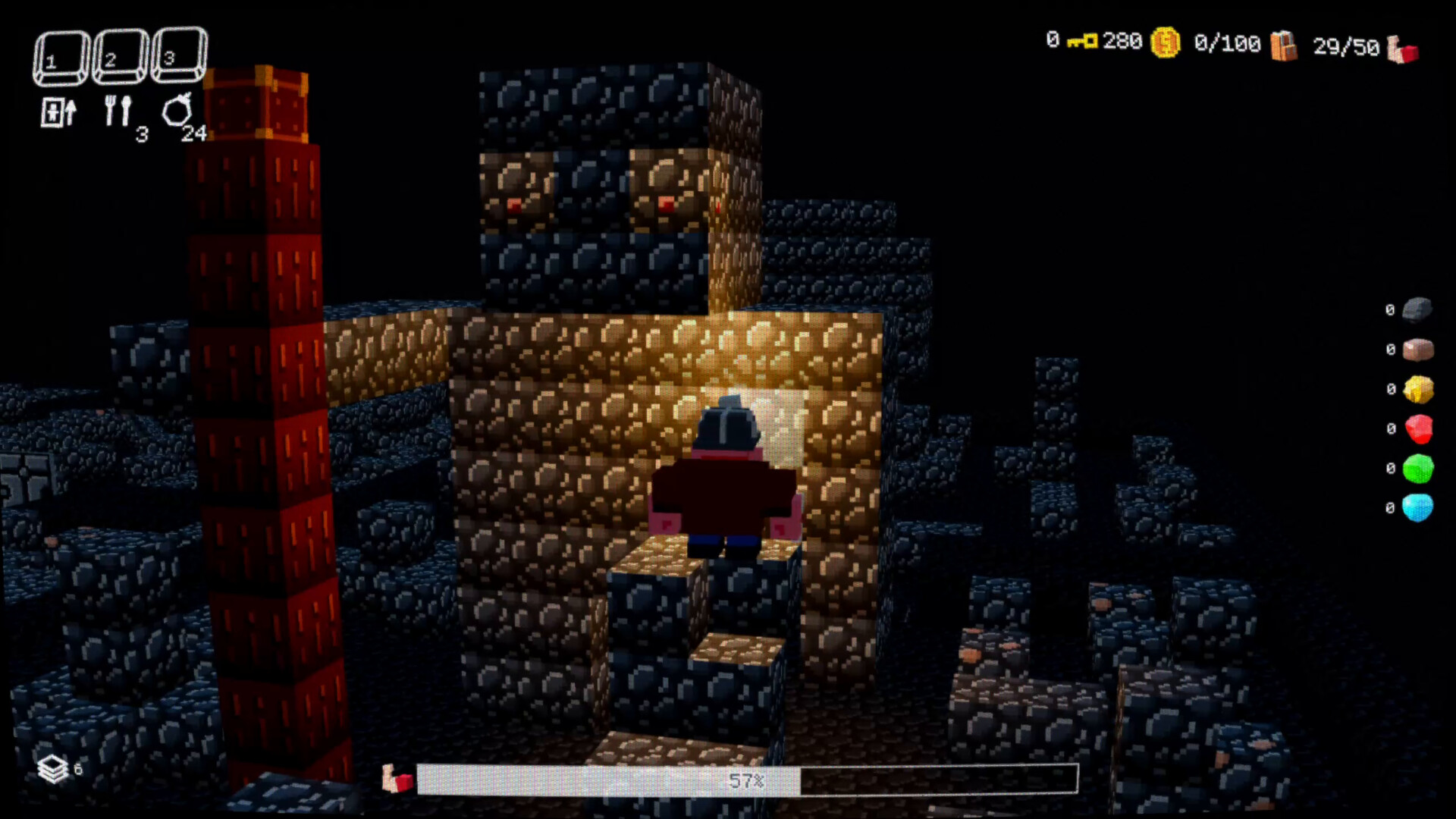Viewport: 1456px width, 819px height.
Task: Select the gold nugget counter
Action: 1417,388
